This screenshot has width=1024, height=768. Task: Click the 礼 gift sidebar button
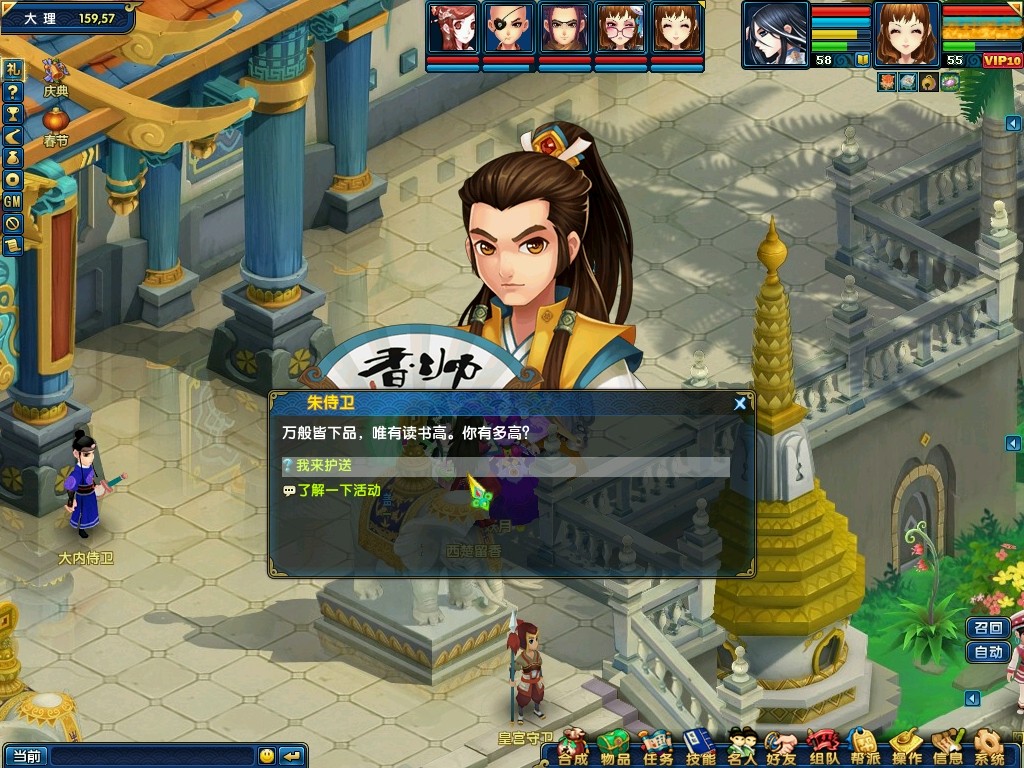click(x=12, y=69)
